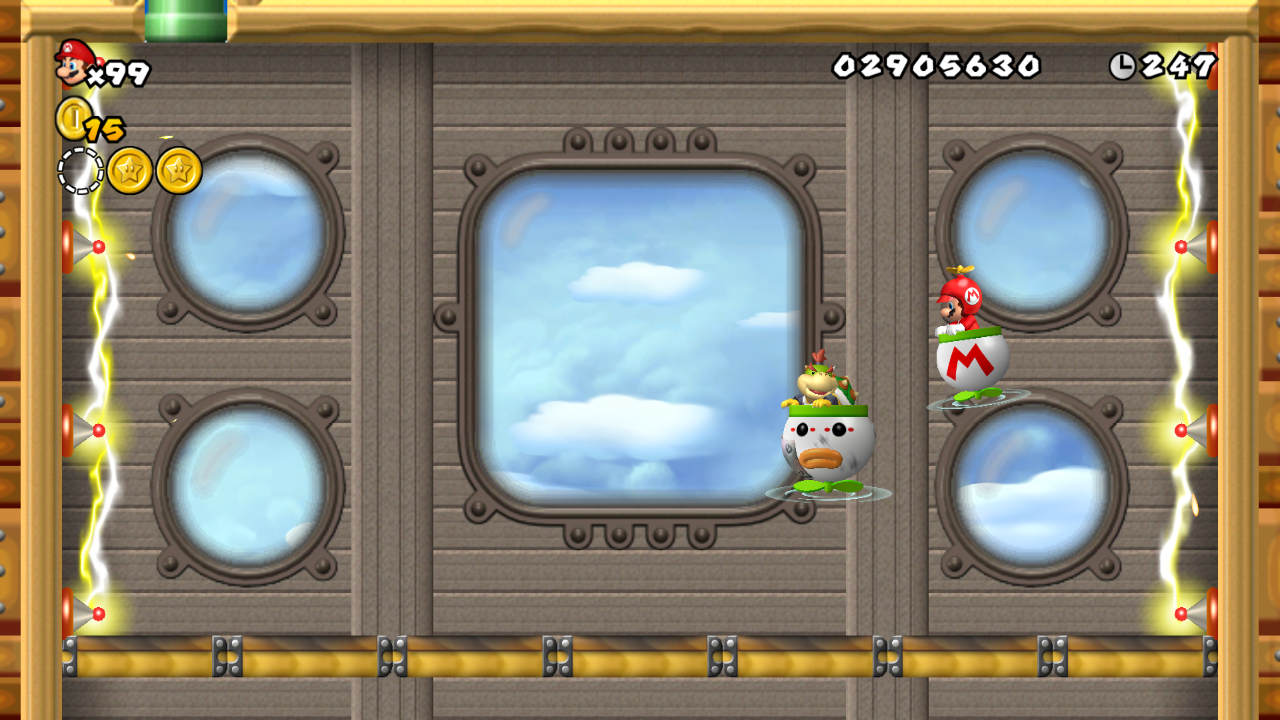Click the first collected Star Coin
The width and height of the screenshot is (1280, 720).
click(x=131, y=168)
